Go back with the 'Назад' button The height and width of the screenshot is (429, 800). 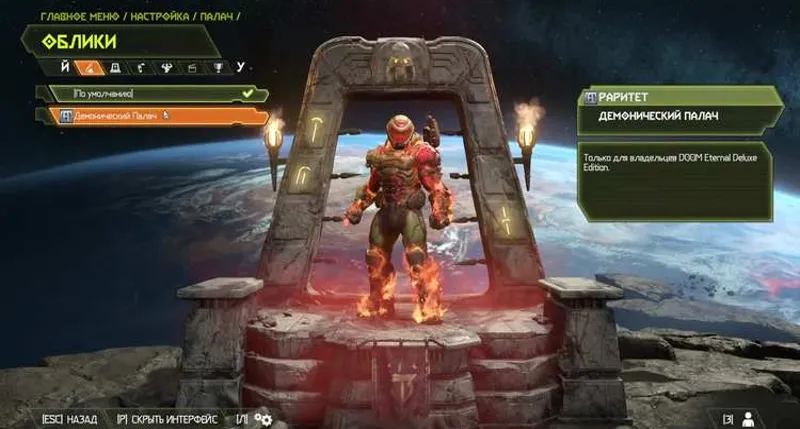pos(70,418)
